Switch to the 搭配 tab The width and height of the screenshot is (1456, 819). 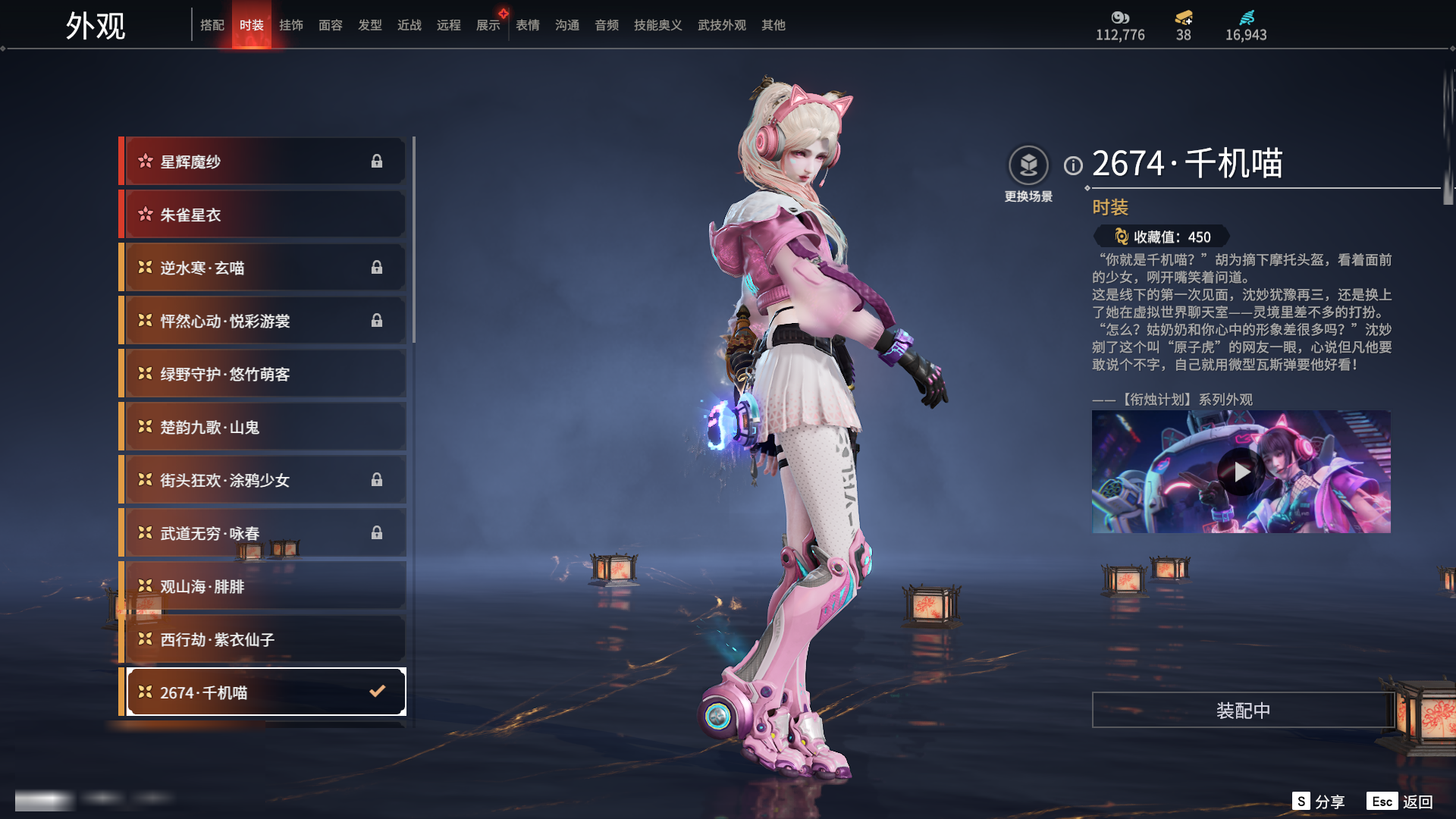pyautogui.click(x=212, y=25)
